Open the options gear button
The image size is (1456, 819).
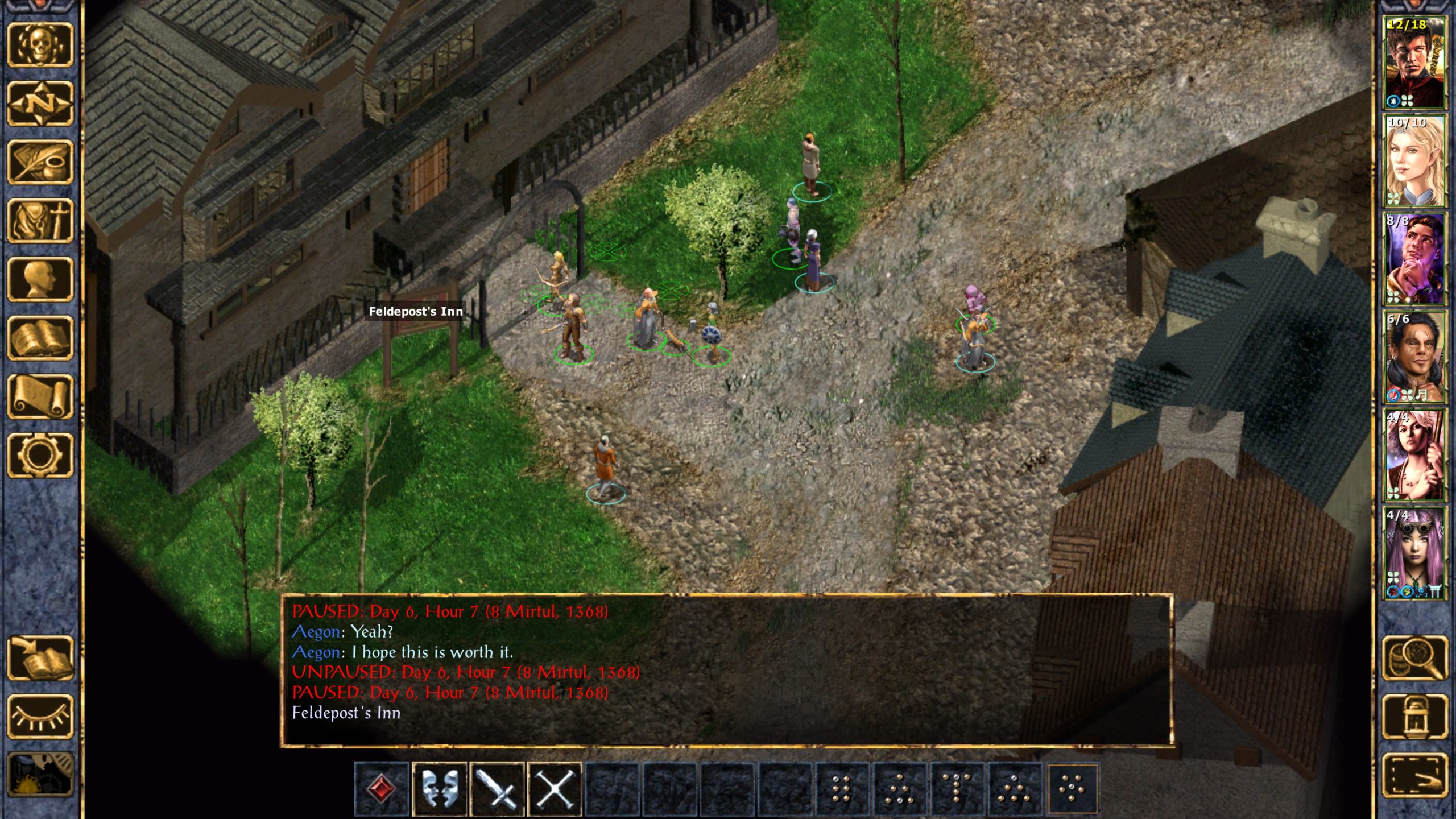click(40, 455)
